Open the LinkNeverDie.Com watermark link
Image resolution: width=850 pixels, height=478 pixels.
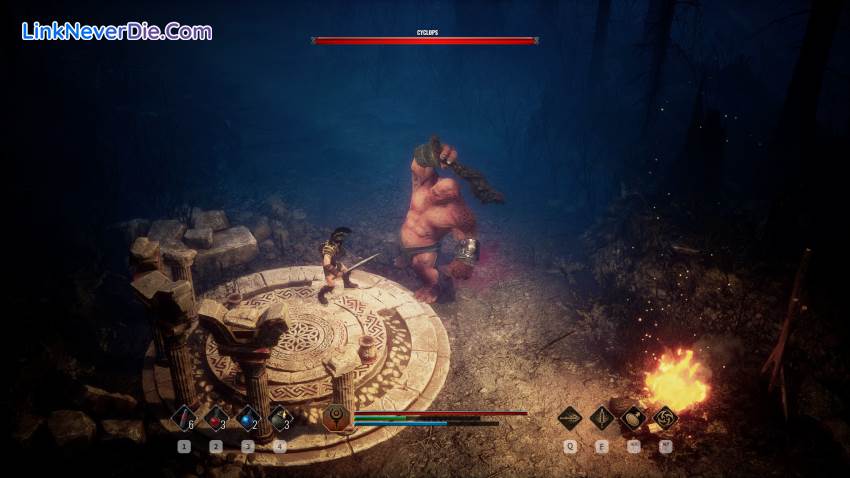coord(117,31)
